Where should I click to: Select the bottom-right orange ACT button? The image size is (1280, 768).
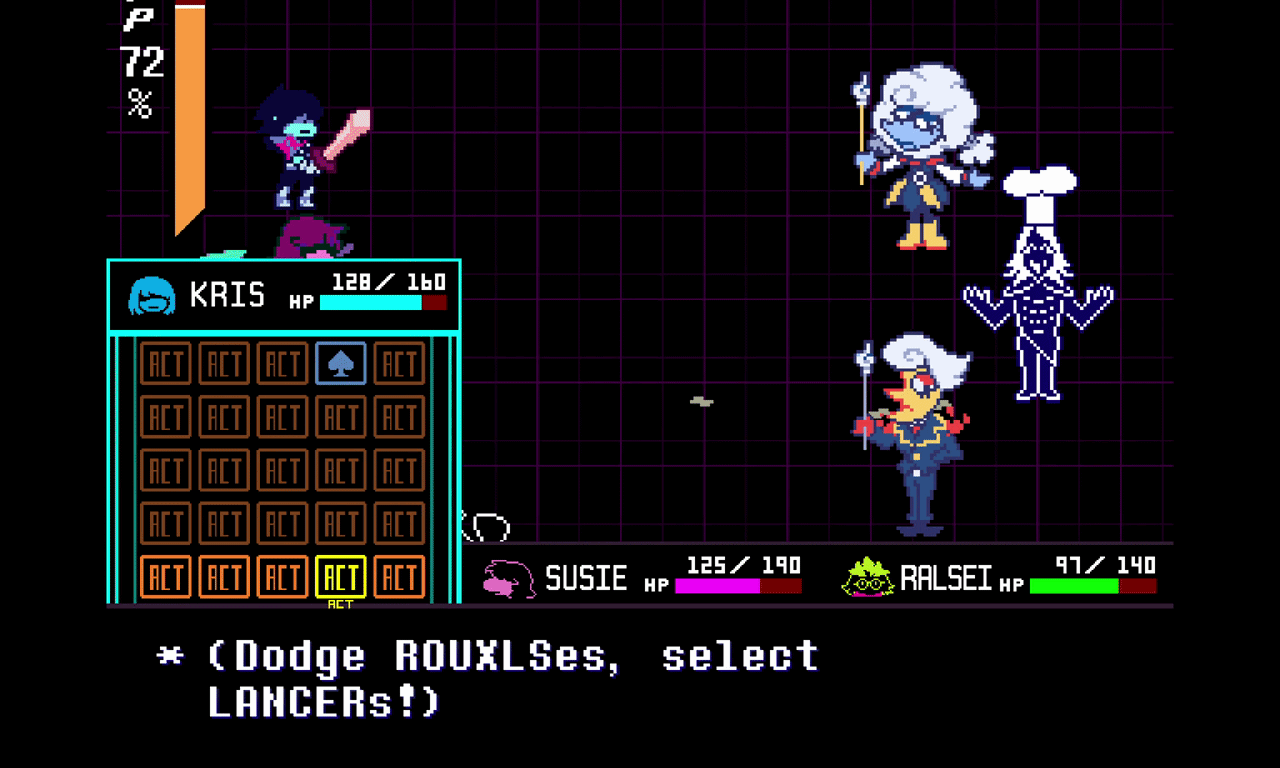[399, 577]
